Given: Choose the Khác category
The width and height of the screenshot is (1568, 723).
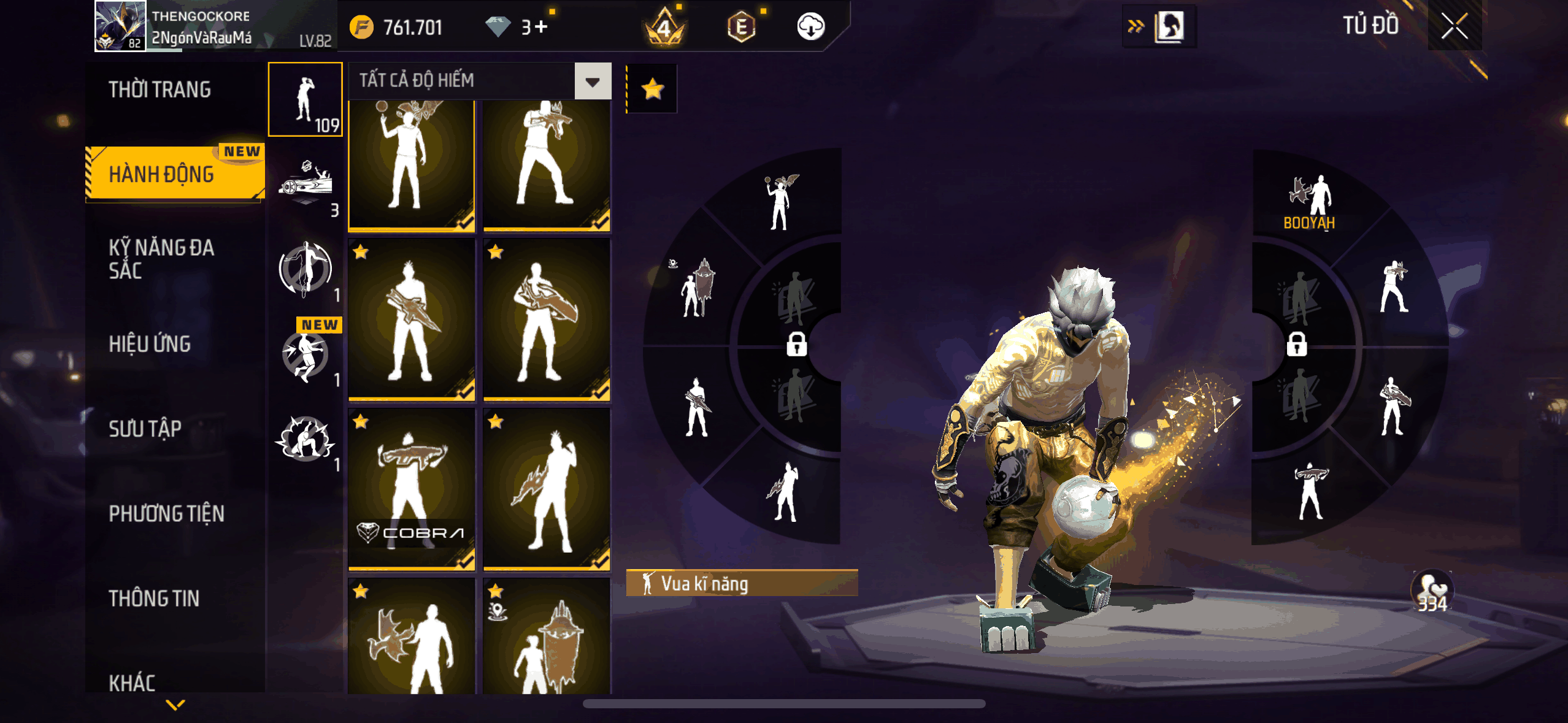Looking at the screenshot, I should pos(132,682).
